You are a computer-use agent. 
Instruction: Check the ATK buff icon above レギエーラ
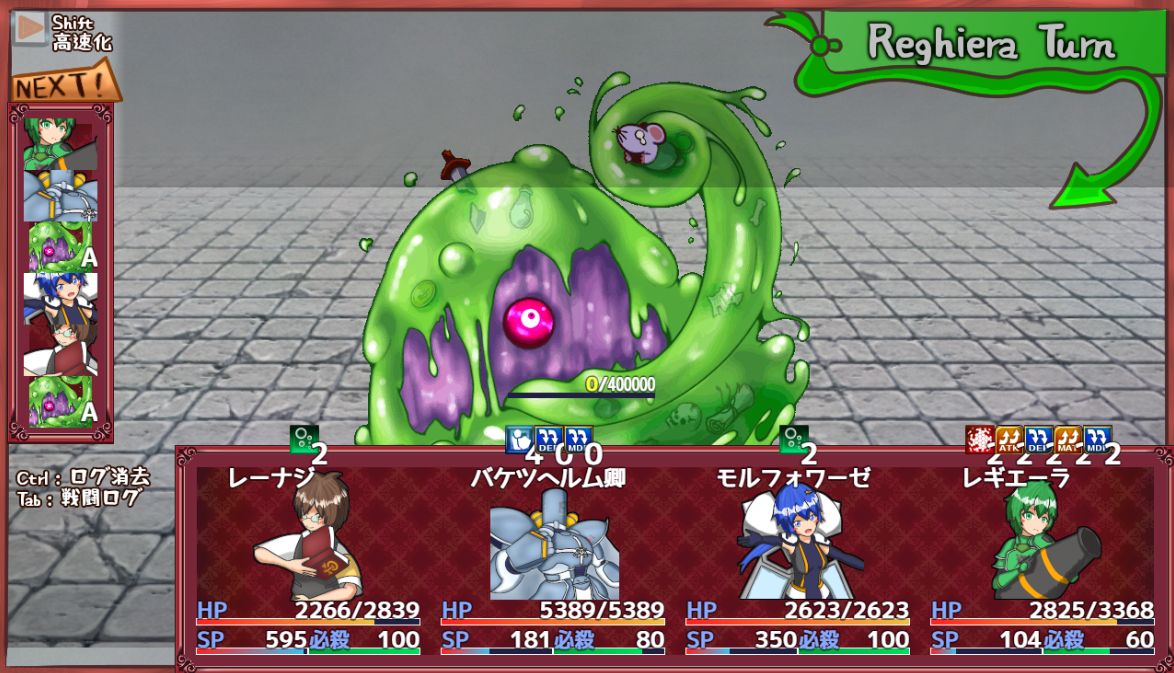click(x=1009, y=439)
